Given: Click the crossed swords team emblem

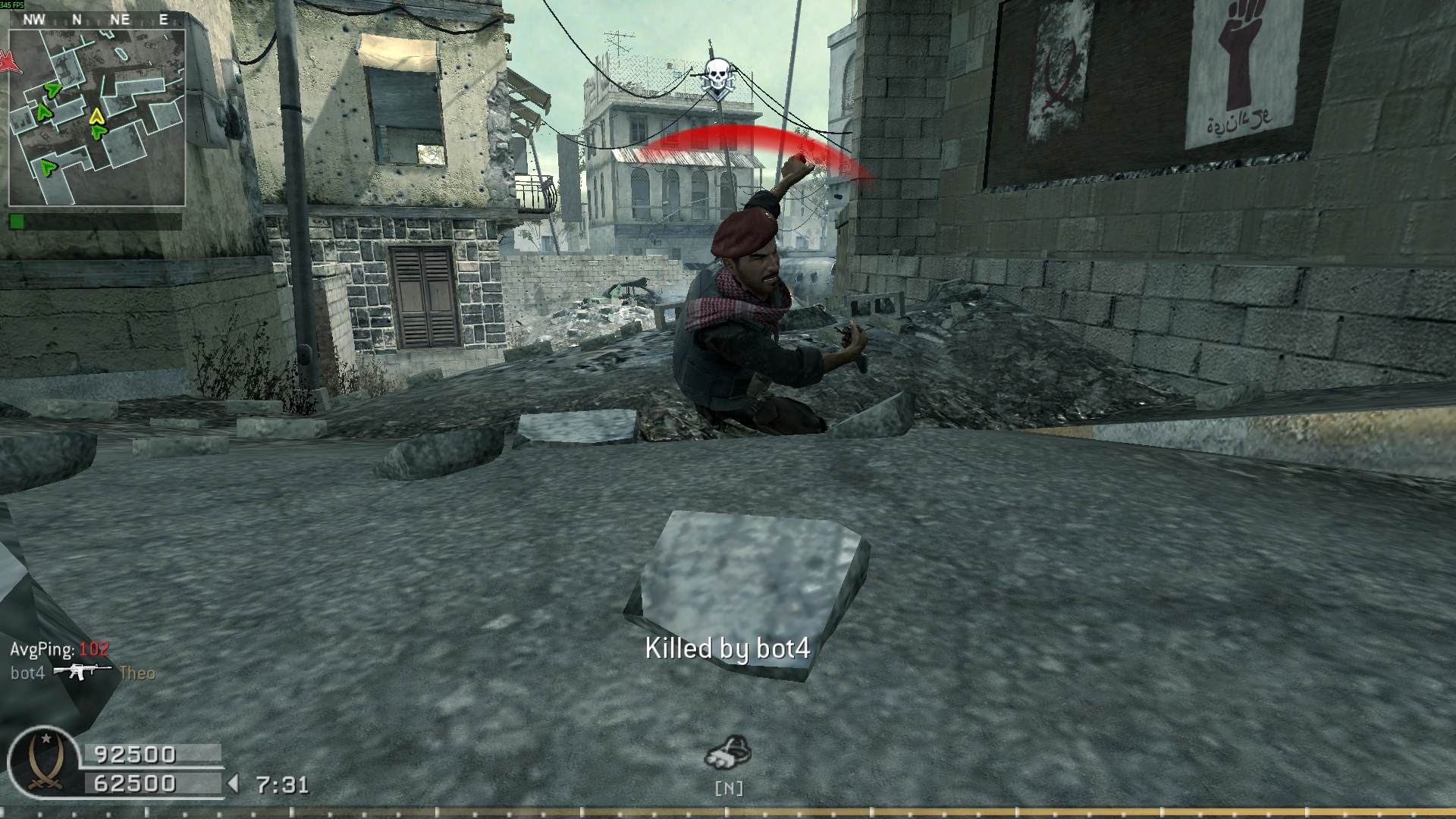Looking at the screenshot, I should [44, 763].
